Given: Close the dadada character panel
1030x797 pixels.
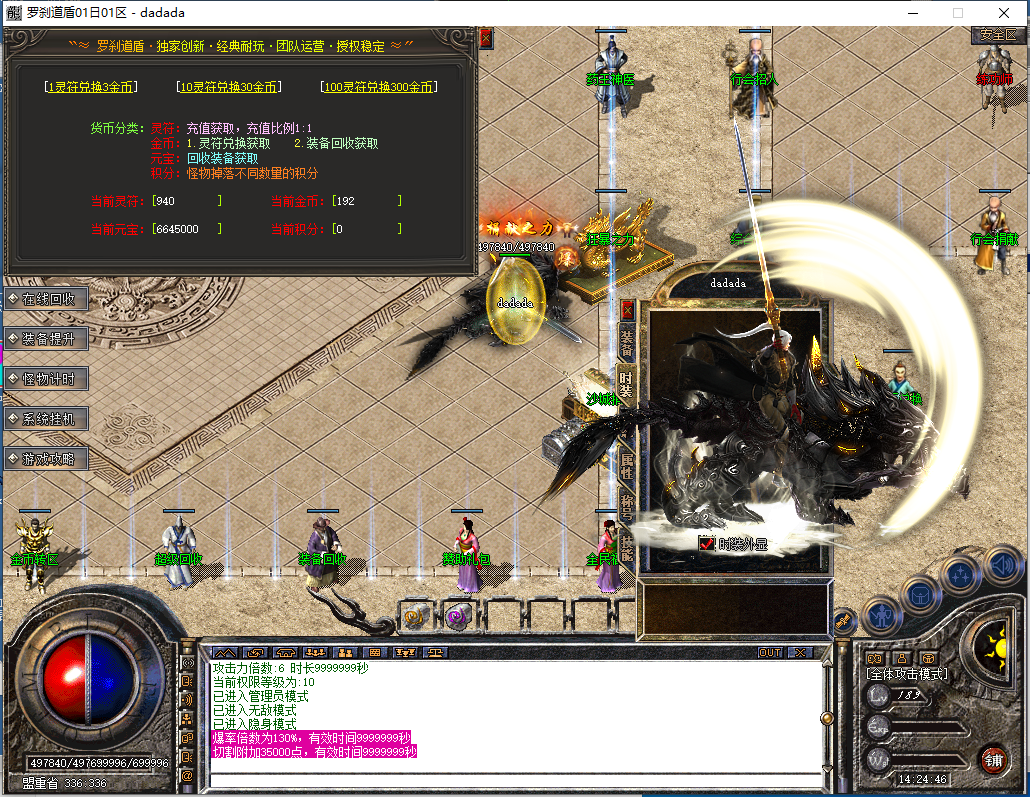Looking at the screenshot, I should (x=628, y=309).
